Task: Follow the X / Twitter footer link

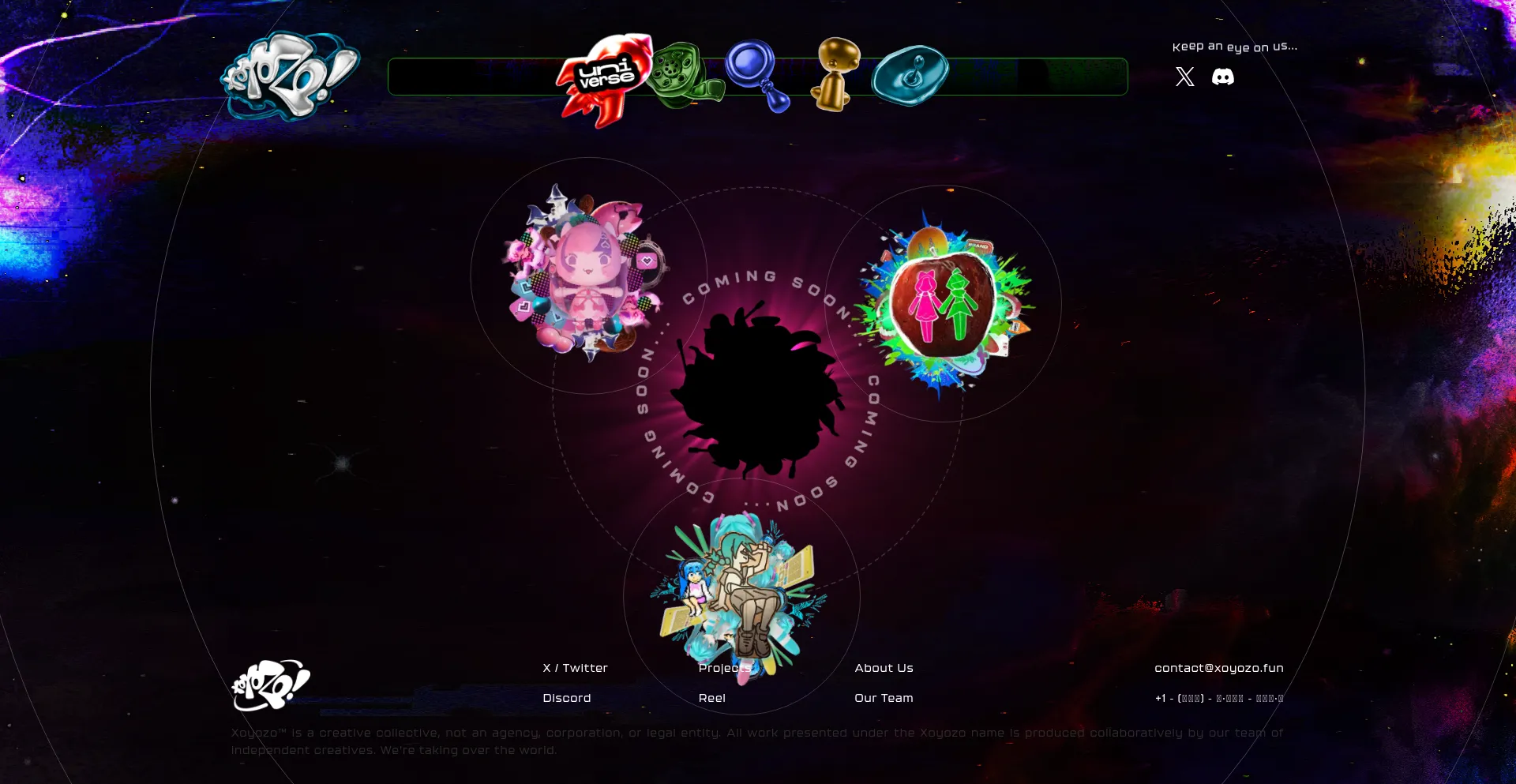Action: tap(575, 668)
